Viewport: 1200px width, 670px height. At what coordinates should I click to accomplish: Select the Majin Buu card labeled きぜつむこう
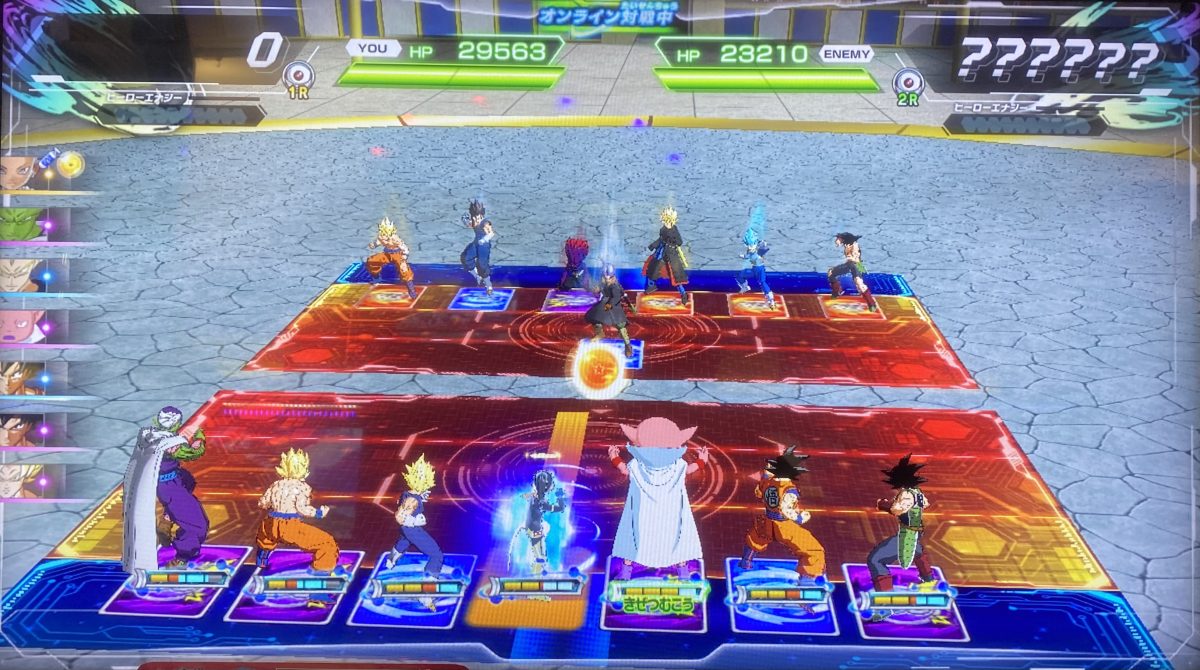[657, 591]
